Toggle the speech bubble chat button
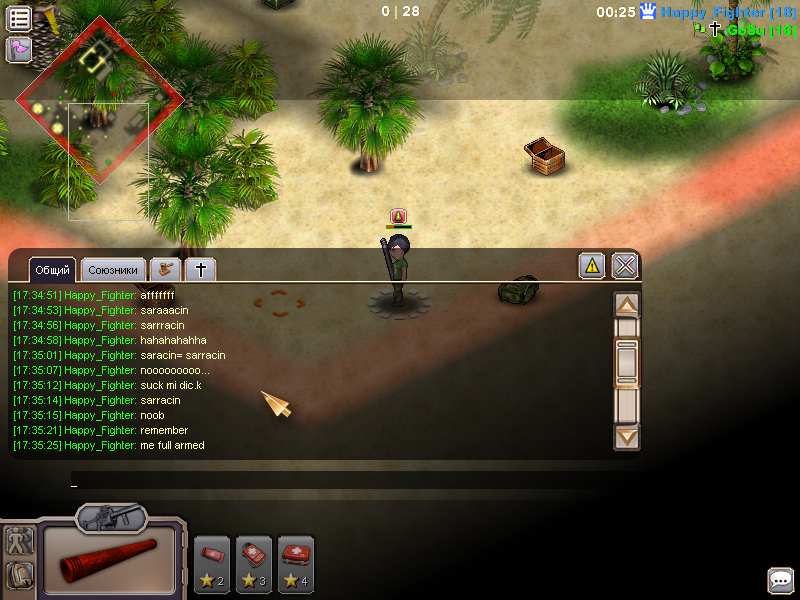 point(781,580)
